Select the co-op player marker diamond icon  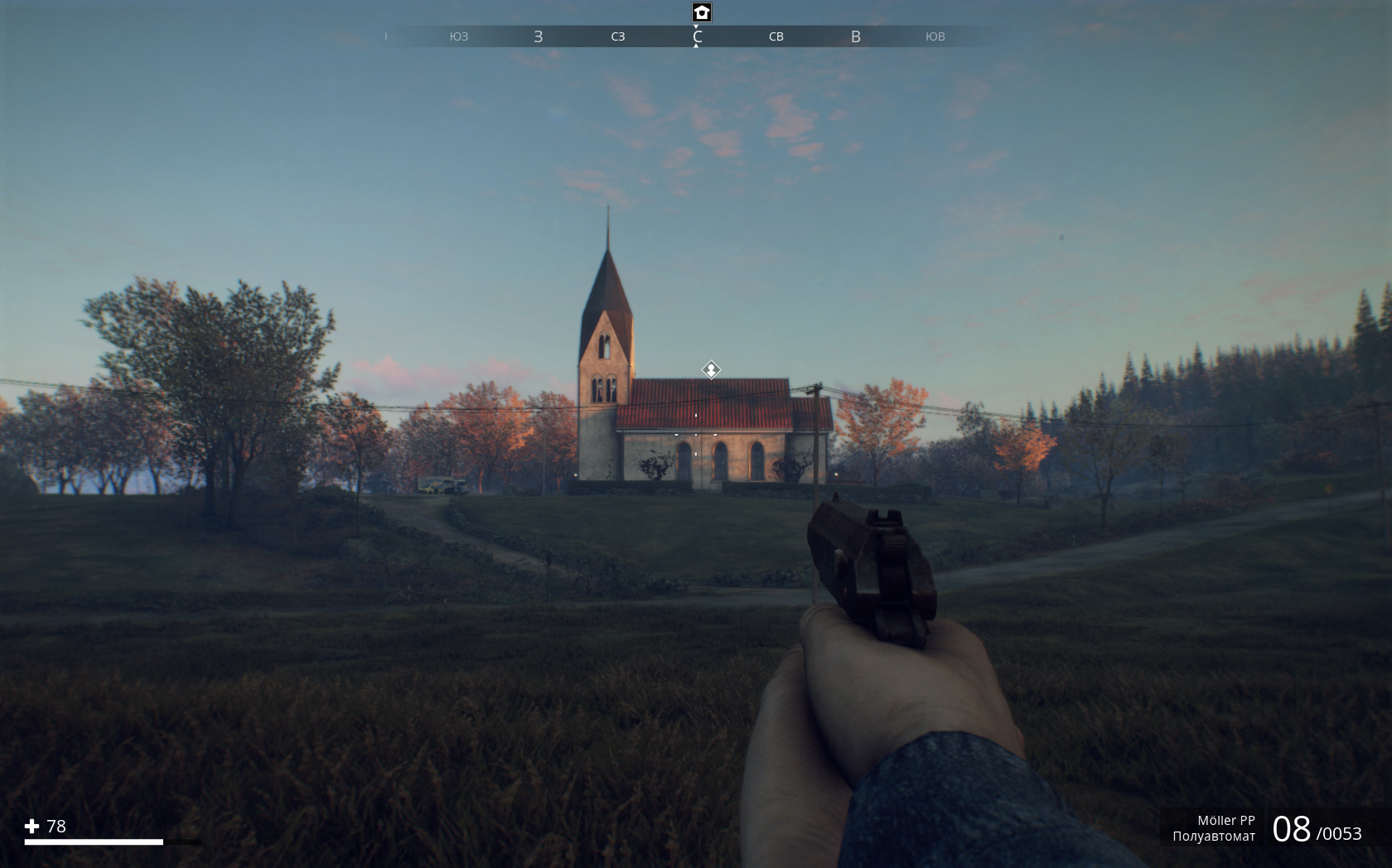click(711, 369)
